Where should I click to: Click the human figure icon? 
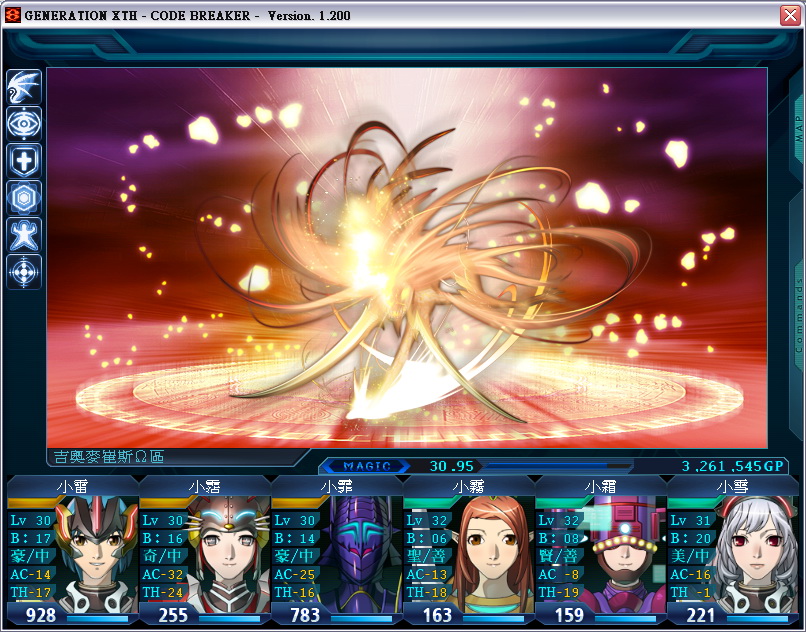coord(24,234)
